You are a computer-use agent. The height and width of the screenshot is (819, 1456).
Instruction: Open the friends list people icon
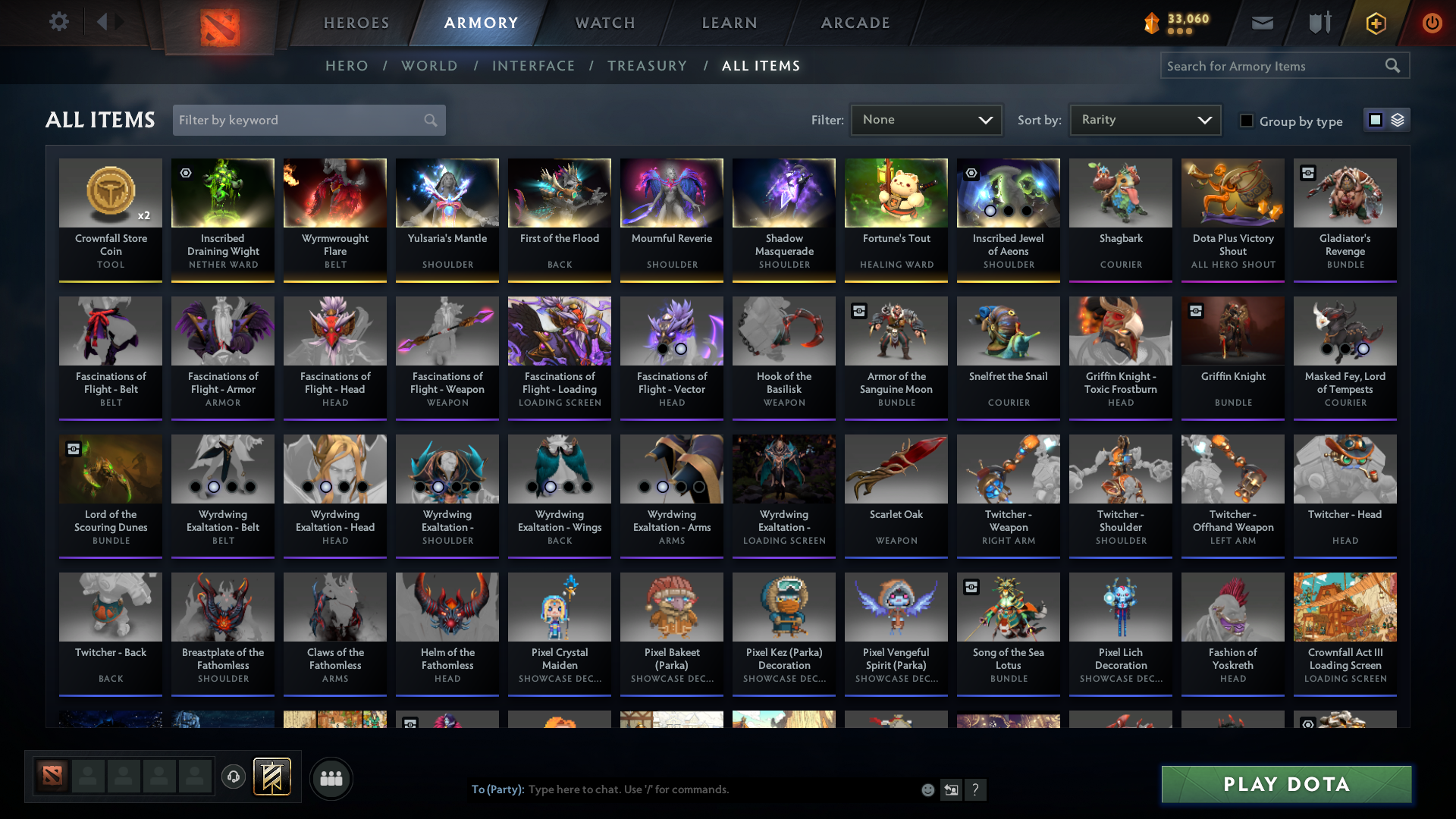click(x=331, y=778)
